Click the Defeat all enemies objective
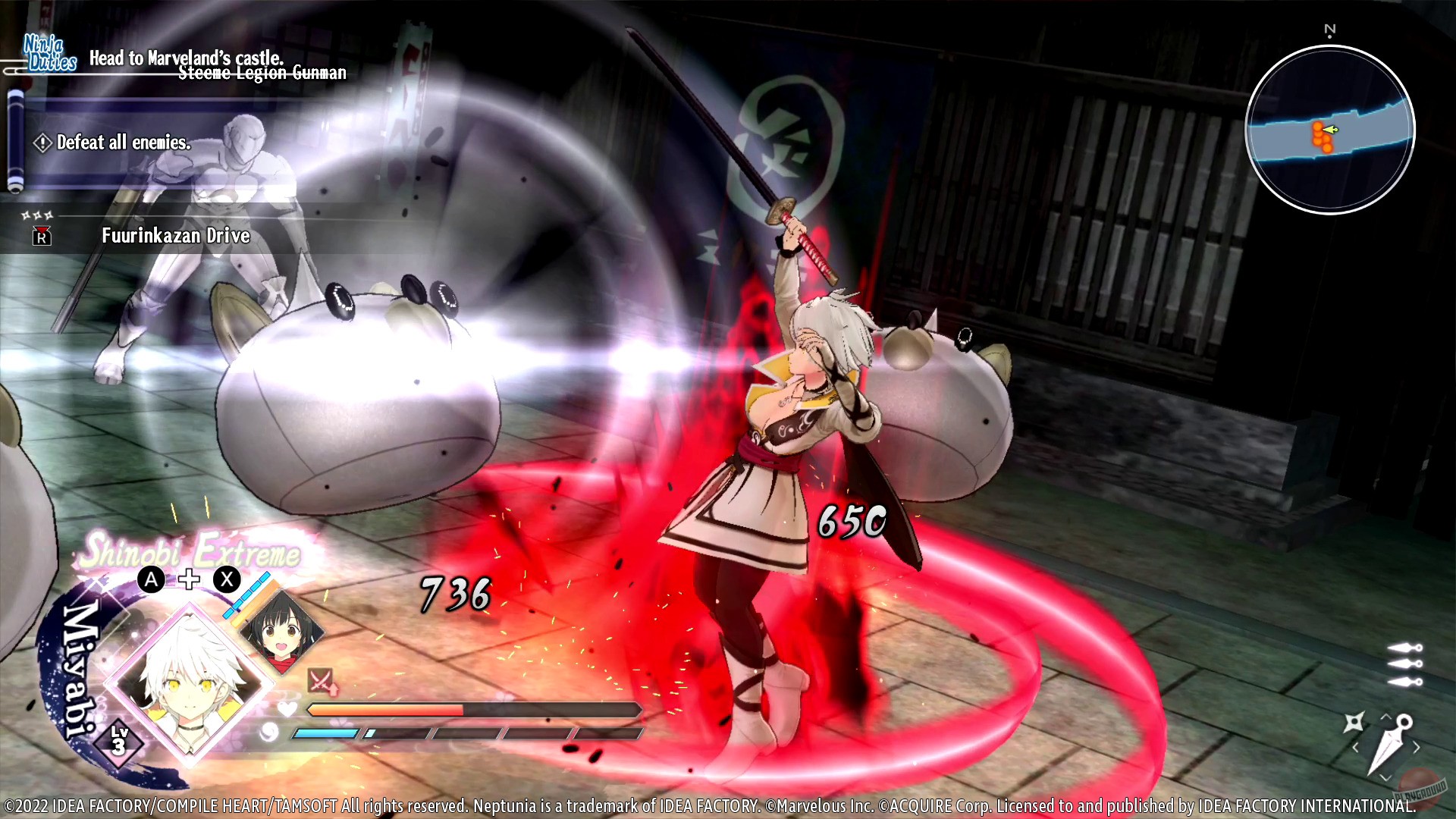1456x819 pixels. [x=124, y=143]
